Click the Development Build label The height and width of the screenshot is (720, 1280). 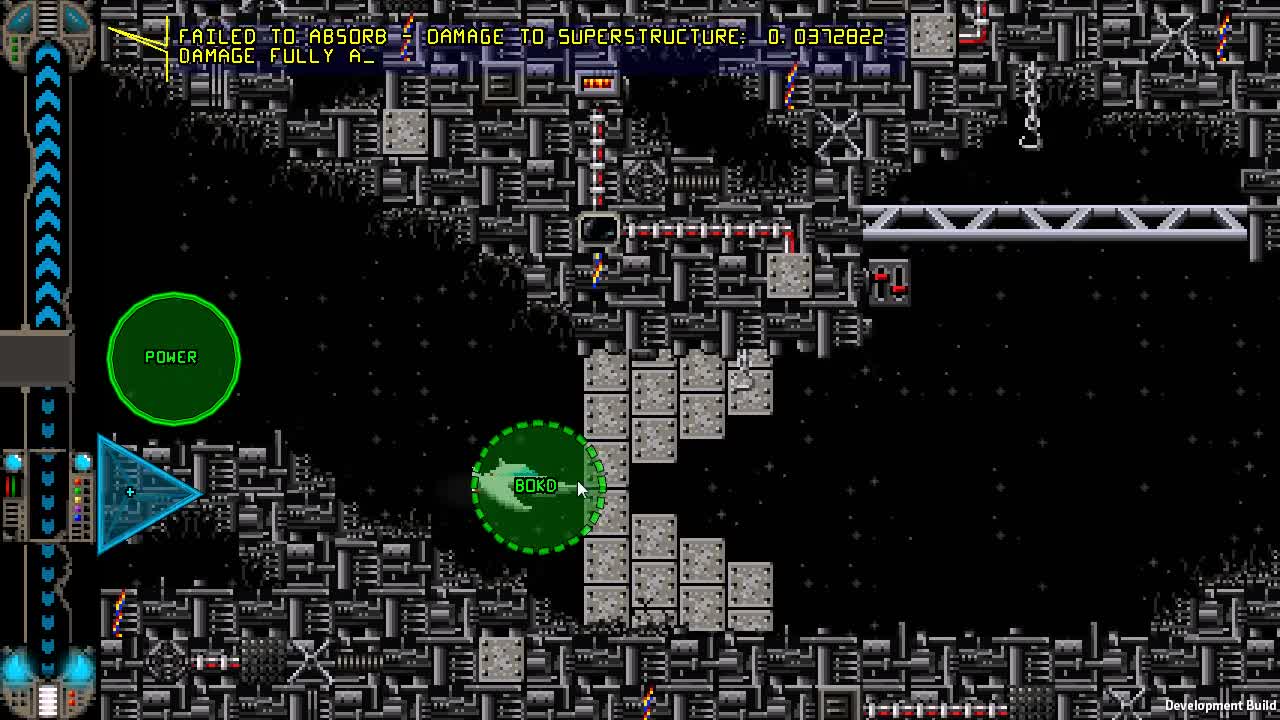[1218, 705]
